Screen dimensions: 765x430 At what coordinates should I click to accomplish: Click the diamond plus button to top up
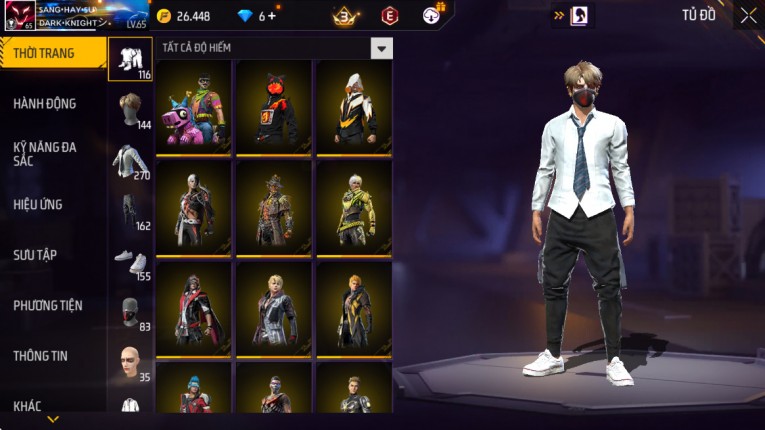point(272,16)
